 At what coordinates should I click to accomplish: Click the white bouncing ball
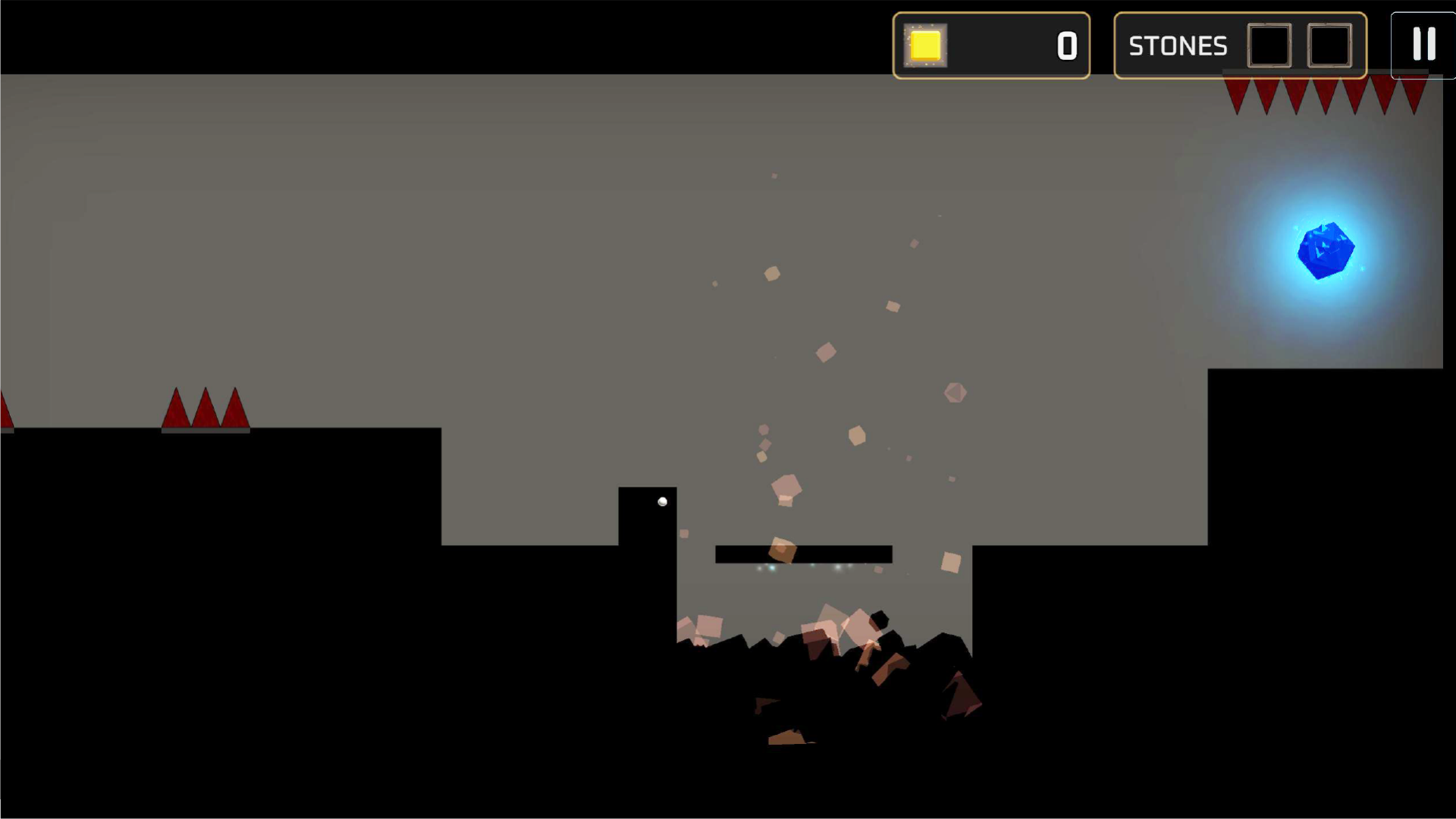click(662, 500)
